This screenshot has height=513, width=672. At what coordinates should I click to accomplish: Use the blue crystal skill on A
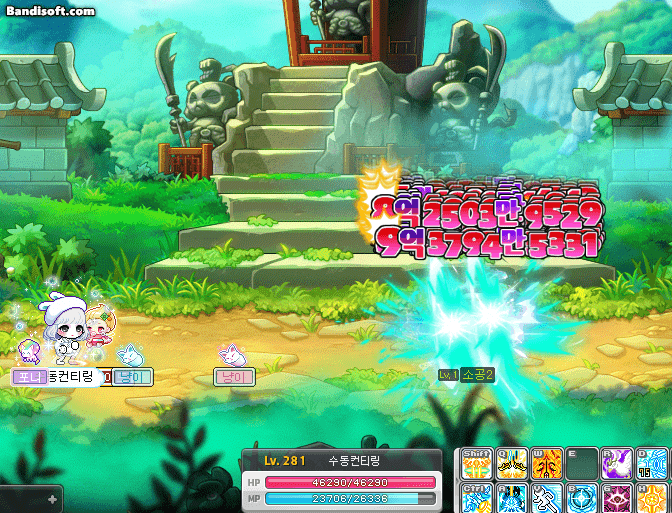(512, 497)
